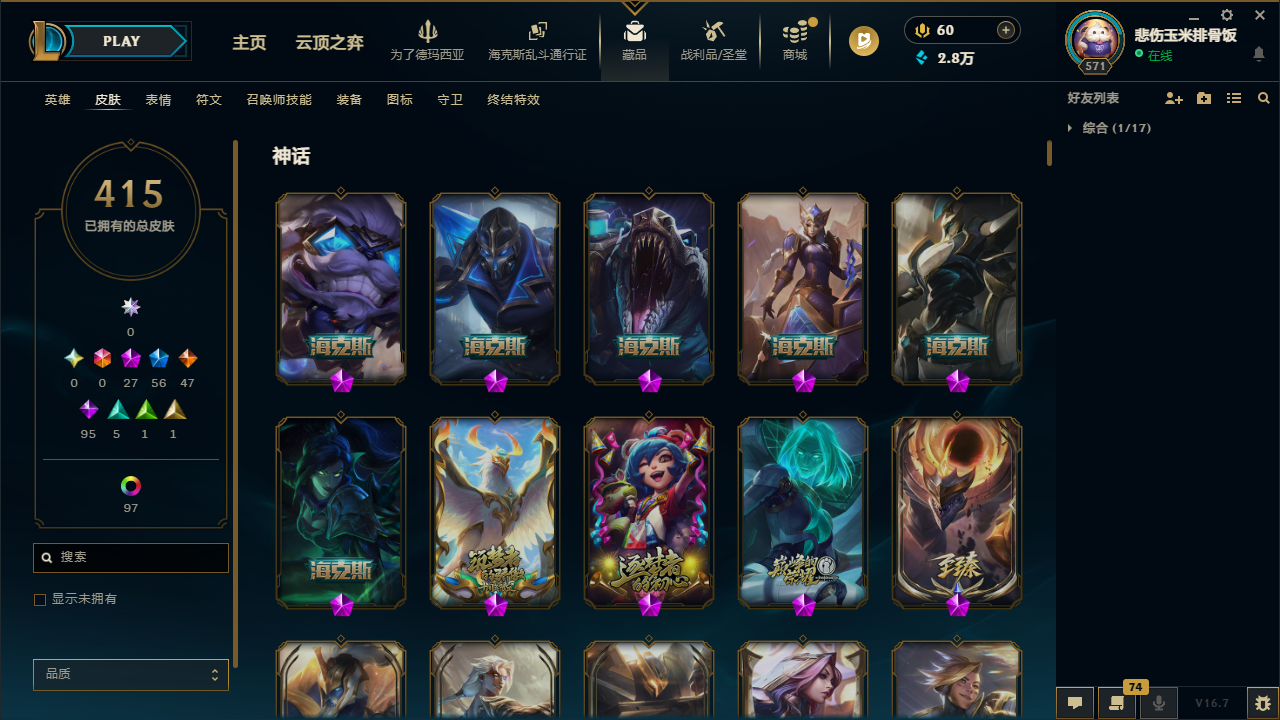
Task: Mute the microphone in the bottom bar
Action: (x=1159, y=702)
